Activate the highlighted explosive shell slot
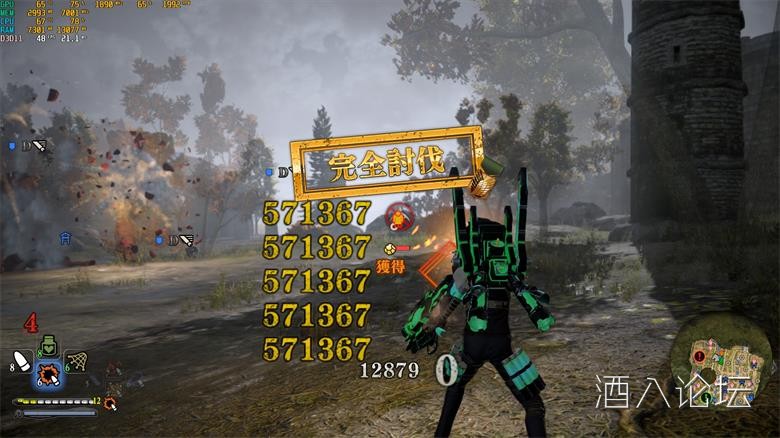This screenshot has height=438, width=780. point(47,376)
